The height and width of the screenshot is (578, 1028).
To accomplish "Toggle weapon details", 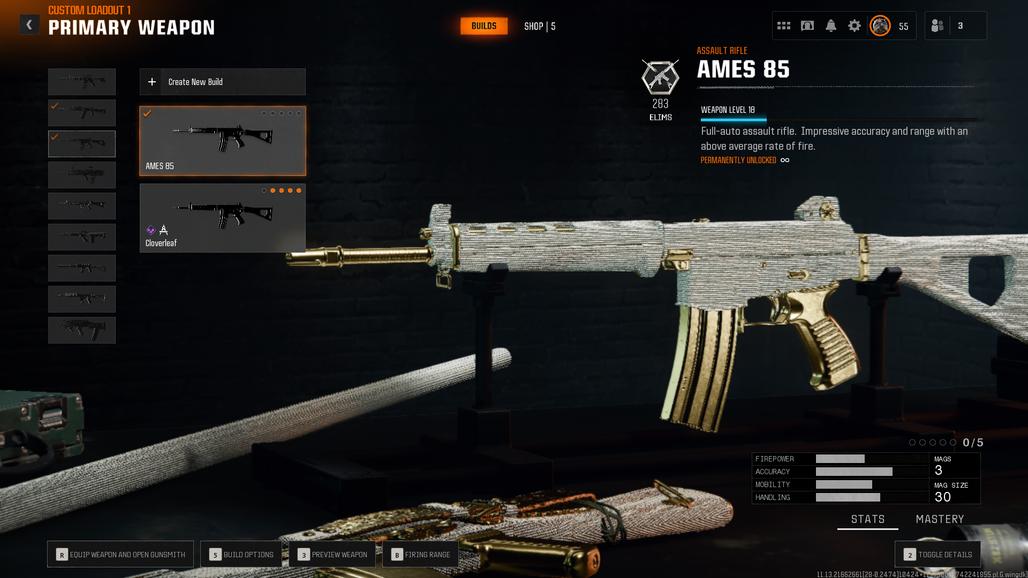I will [937, 554].
